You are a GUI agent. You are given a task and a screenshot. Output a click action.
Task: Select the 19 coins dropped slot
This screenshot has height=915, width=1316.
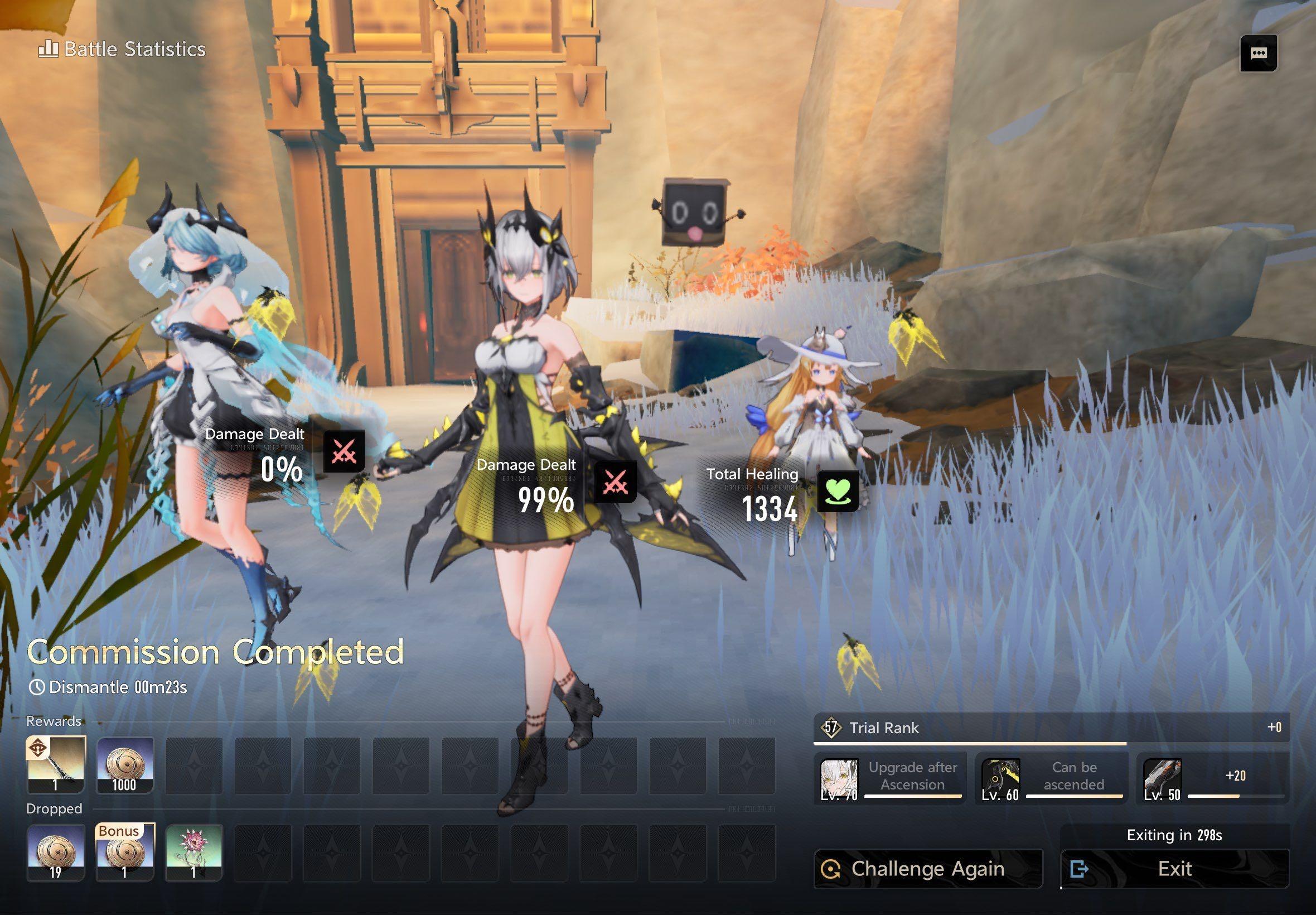click(56, 853)
